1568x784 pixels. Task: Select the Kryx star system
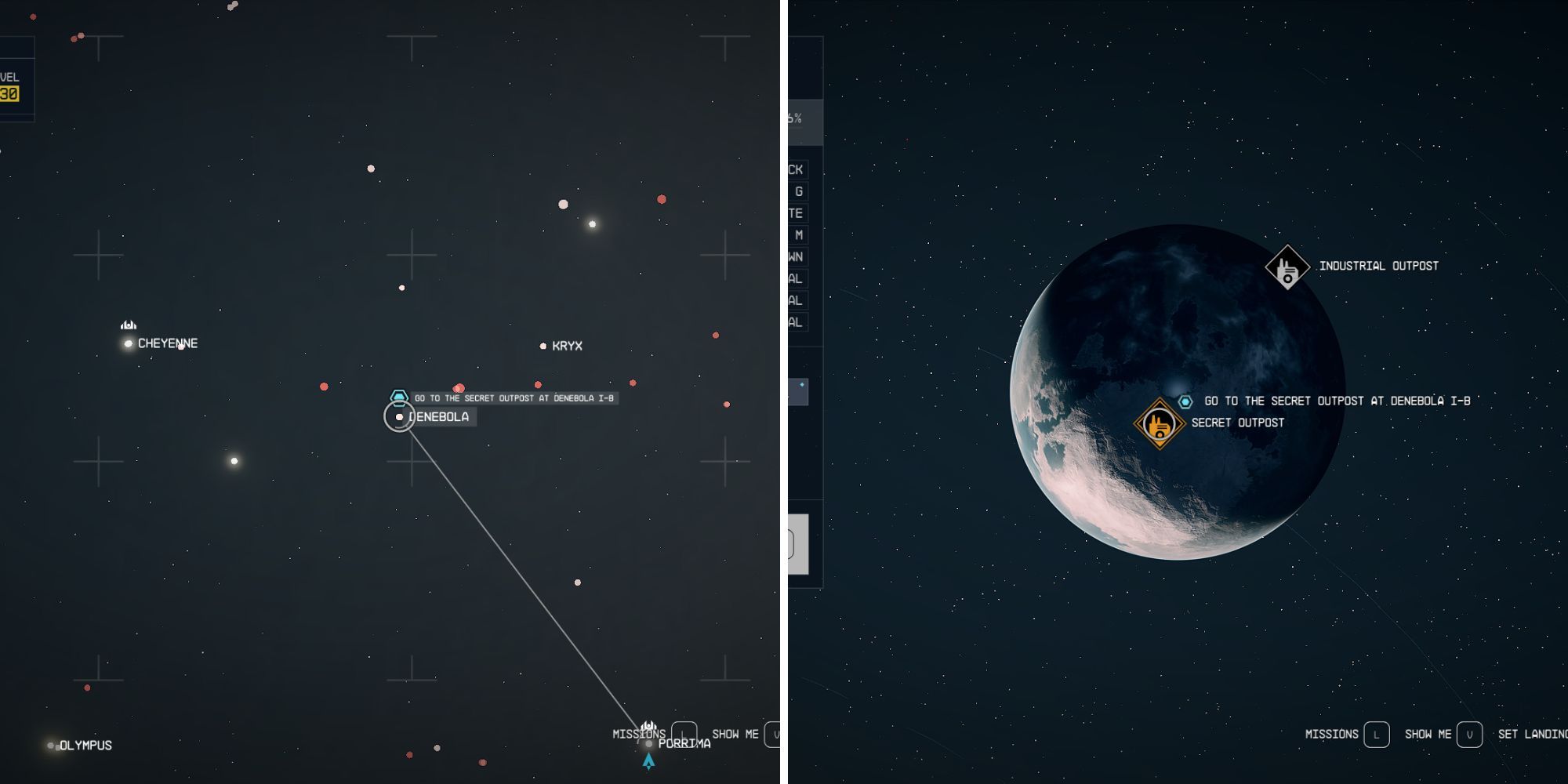(x=544, y=345)
